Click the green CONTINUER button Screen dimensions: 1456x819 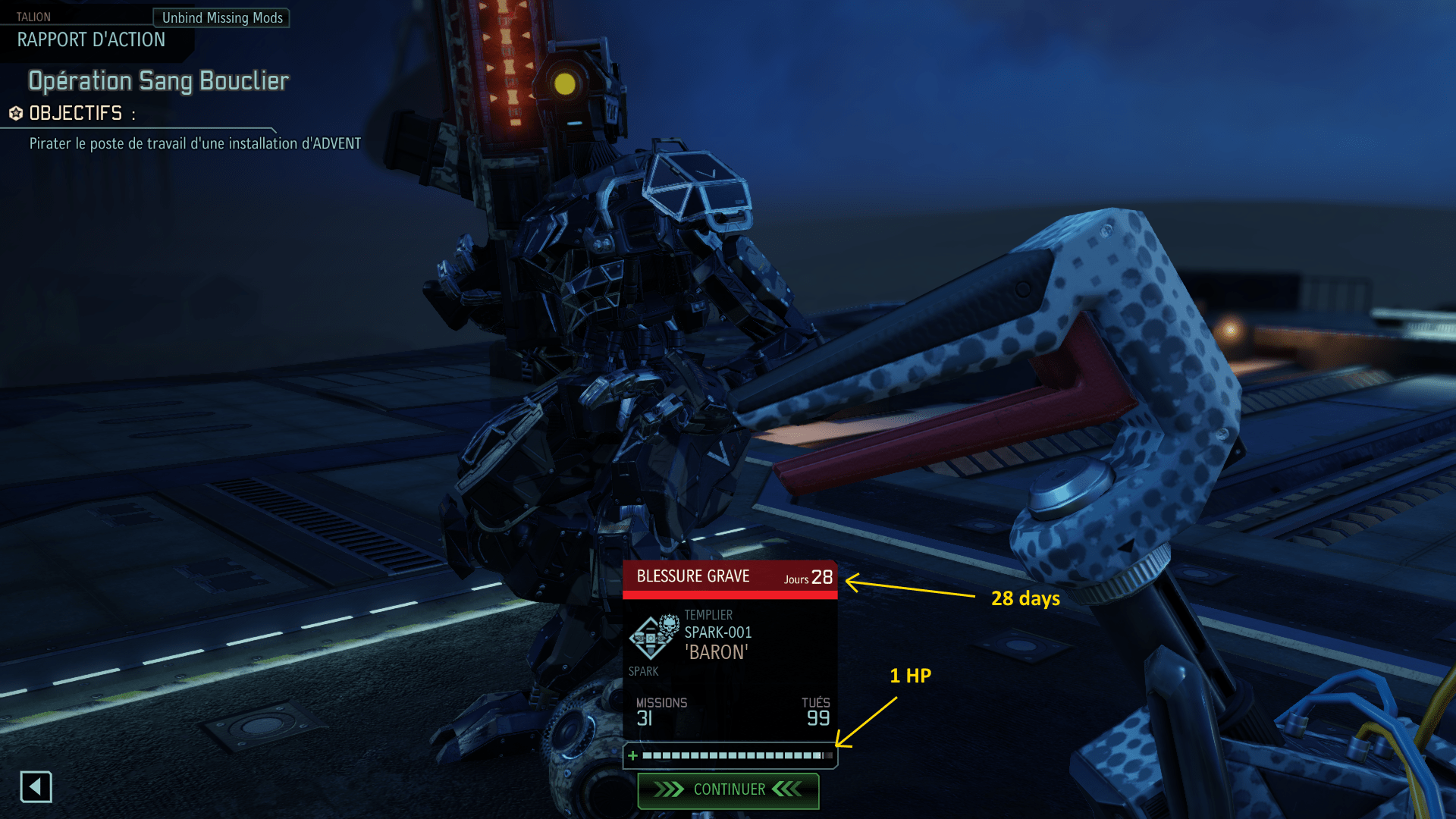(728, 790)
